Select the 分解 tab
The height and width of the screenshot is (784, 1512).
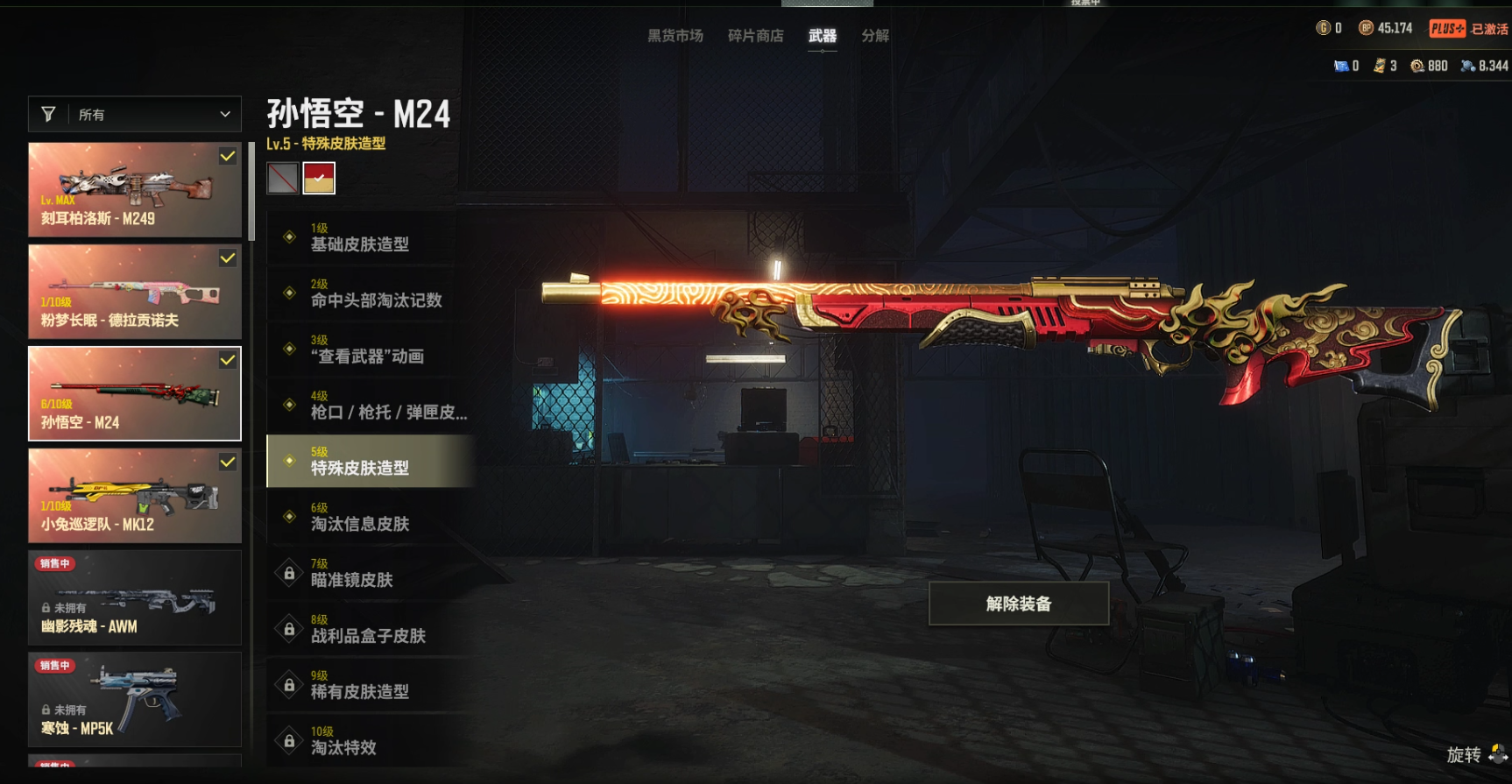point(874,36)
